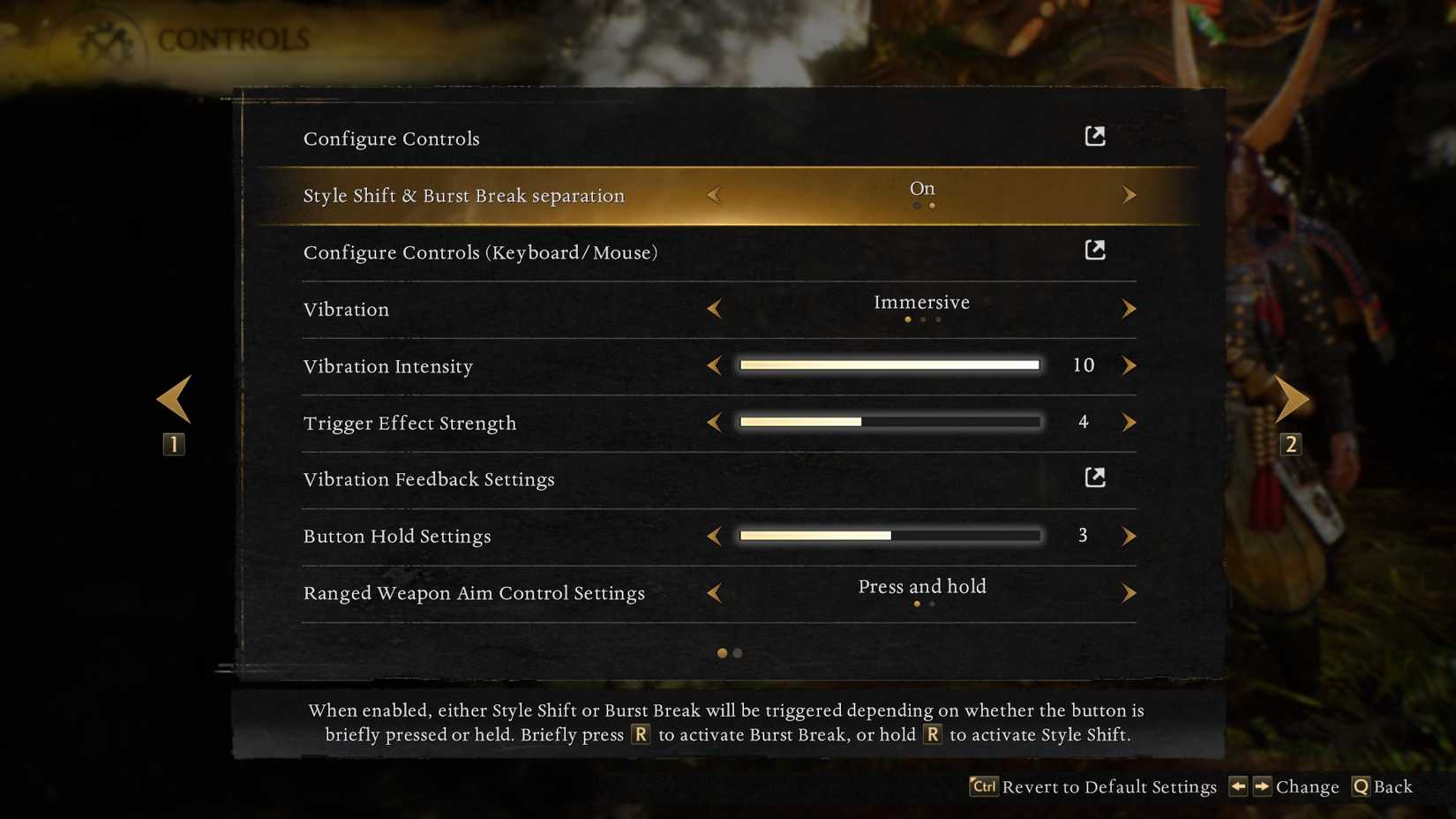1456x819 pixels.
Task: Click the Q key icon beside Back
Action: [x=1360, y=786]
